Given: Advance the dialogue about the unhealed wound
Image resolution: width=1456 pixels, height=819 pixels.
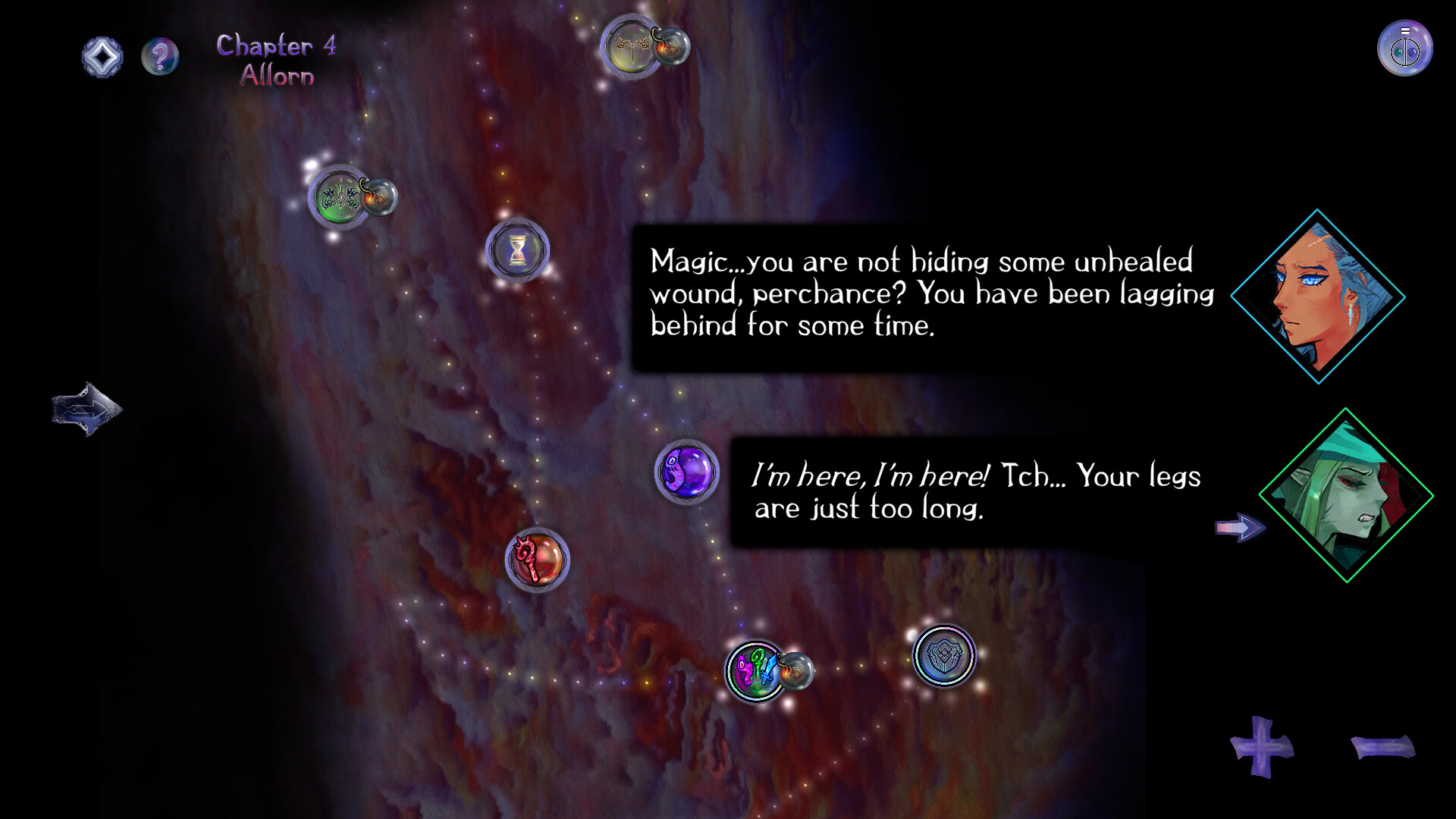Looking at the screenshot, I should coord(933,296).
